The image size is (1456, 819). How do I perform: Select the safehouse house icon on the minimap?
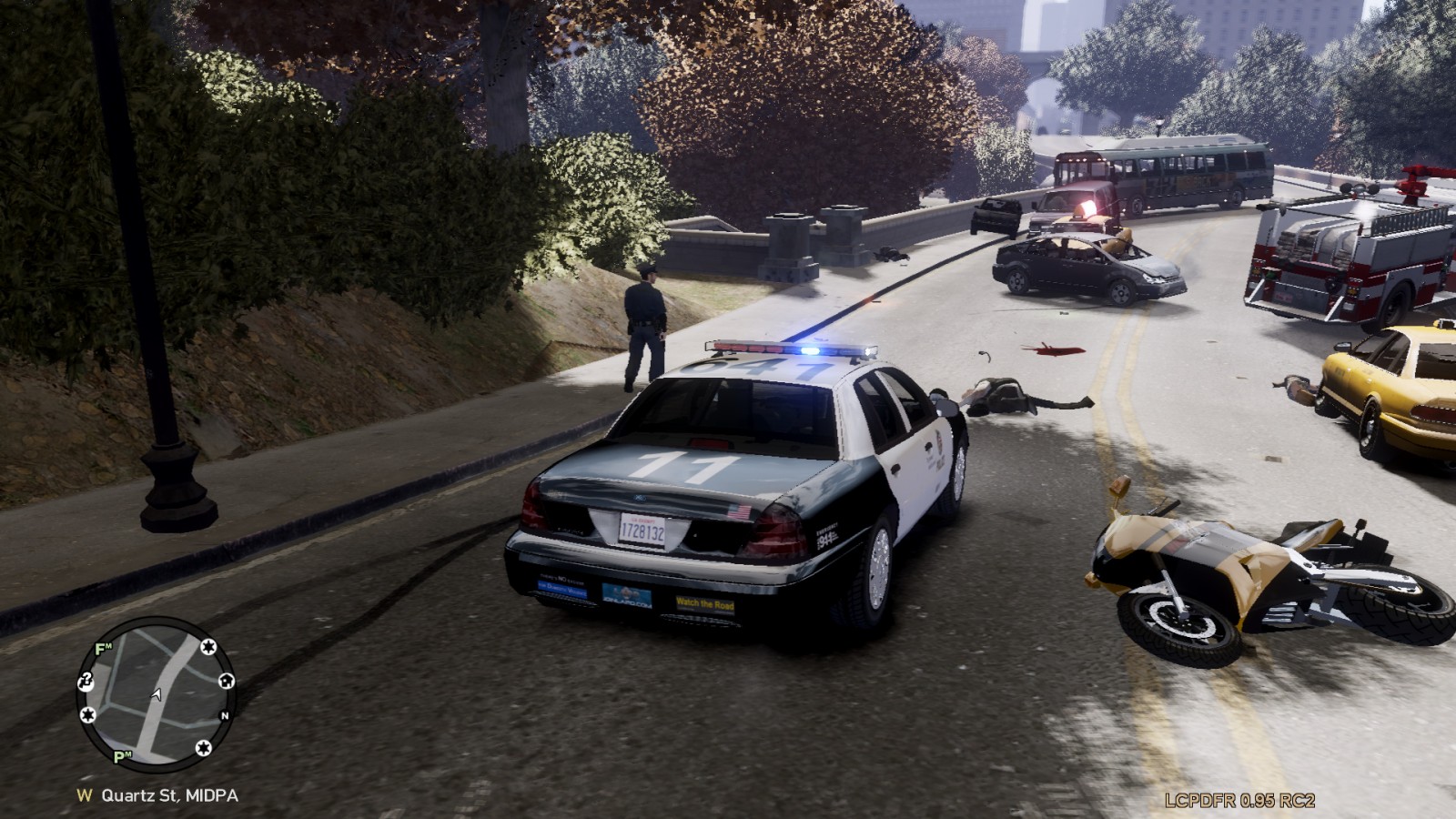(227, 681)
